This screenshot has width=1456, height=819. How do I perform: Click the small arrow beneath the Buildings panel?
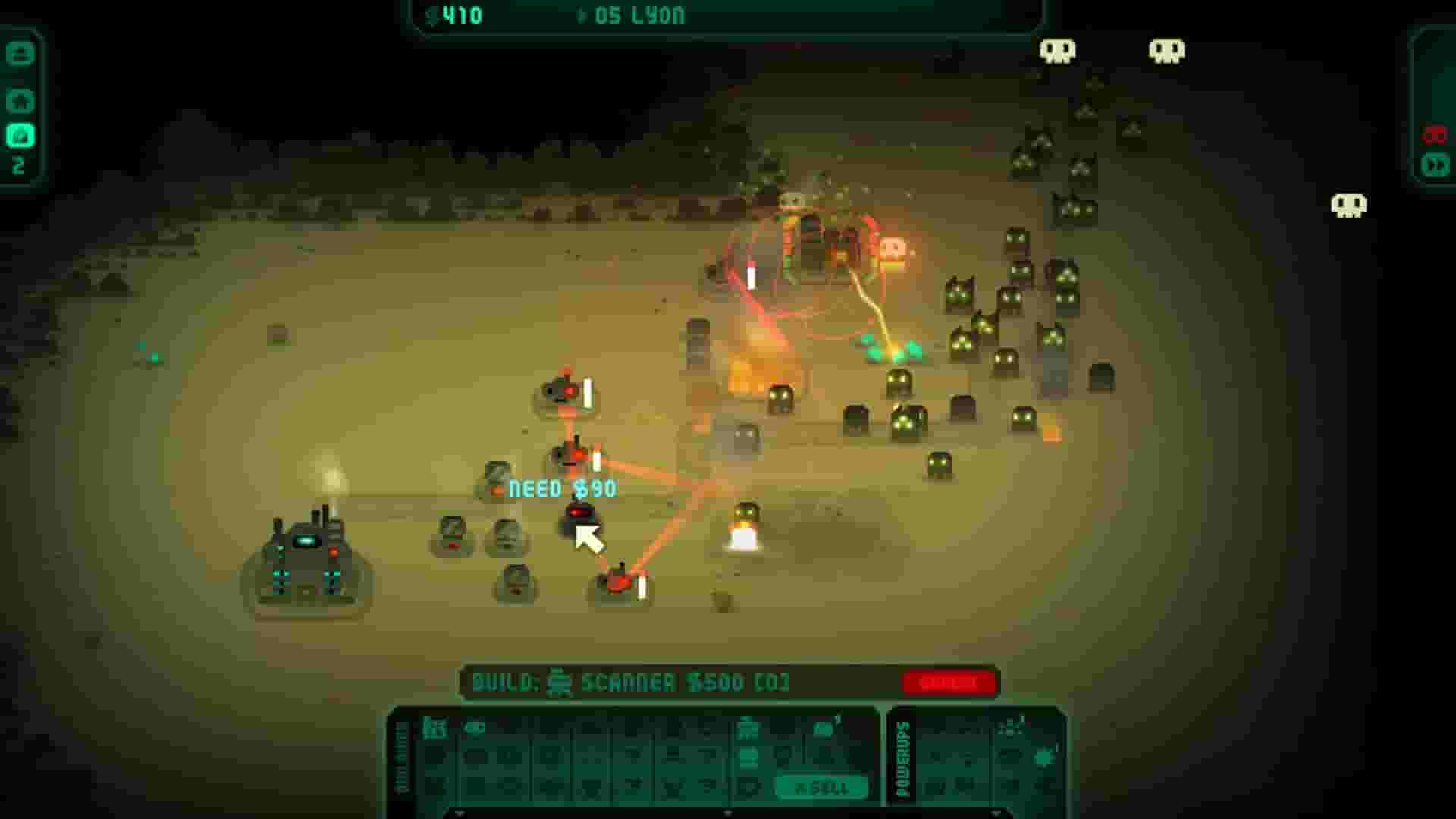[x=460, y=811]
